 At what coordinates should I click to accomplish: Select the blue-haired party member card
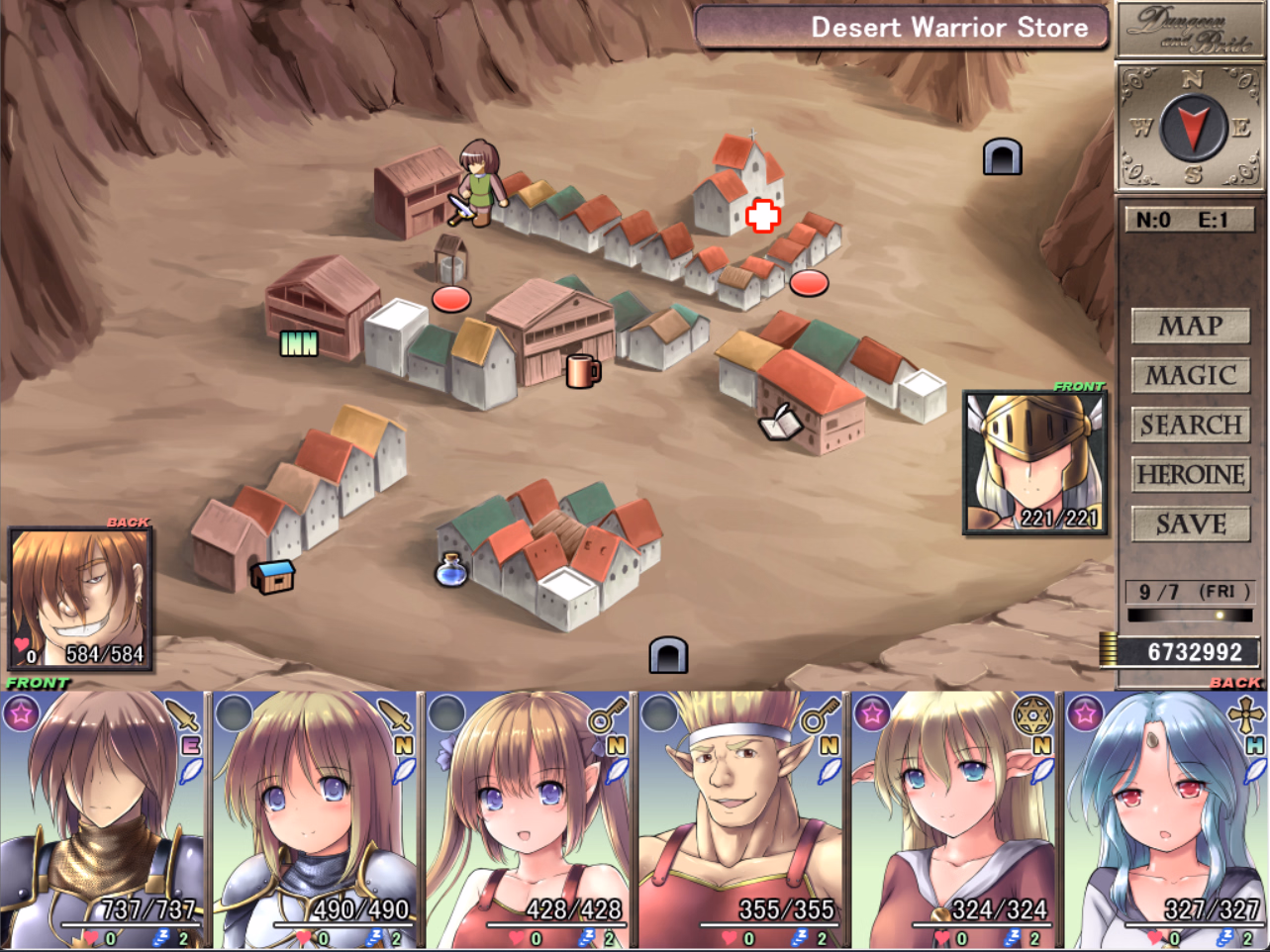[x=1165, y=819]
